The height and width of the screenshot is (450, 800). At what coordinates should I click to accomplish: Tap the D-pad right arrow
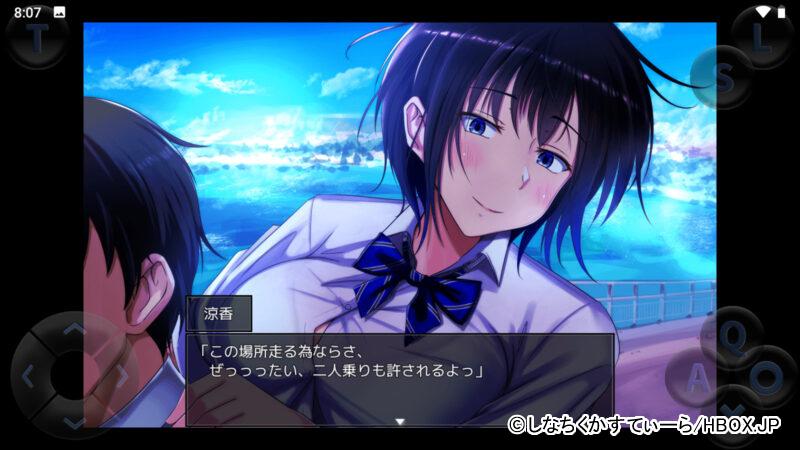[121, 378]
